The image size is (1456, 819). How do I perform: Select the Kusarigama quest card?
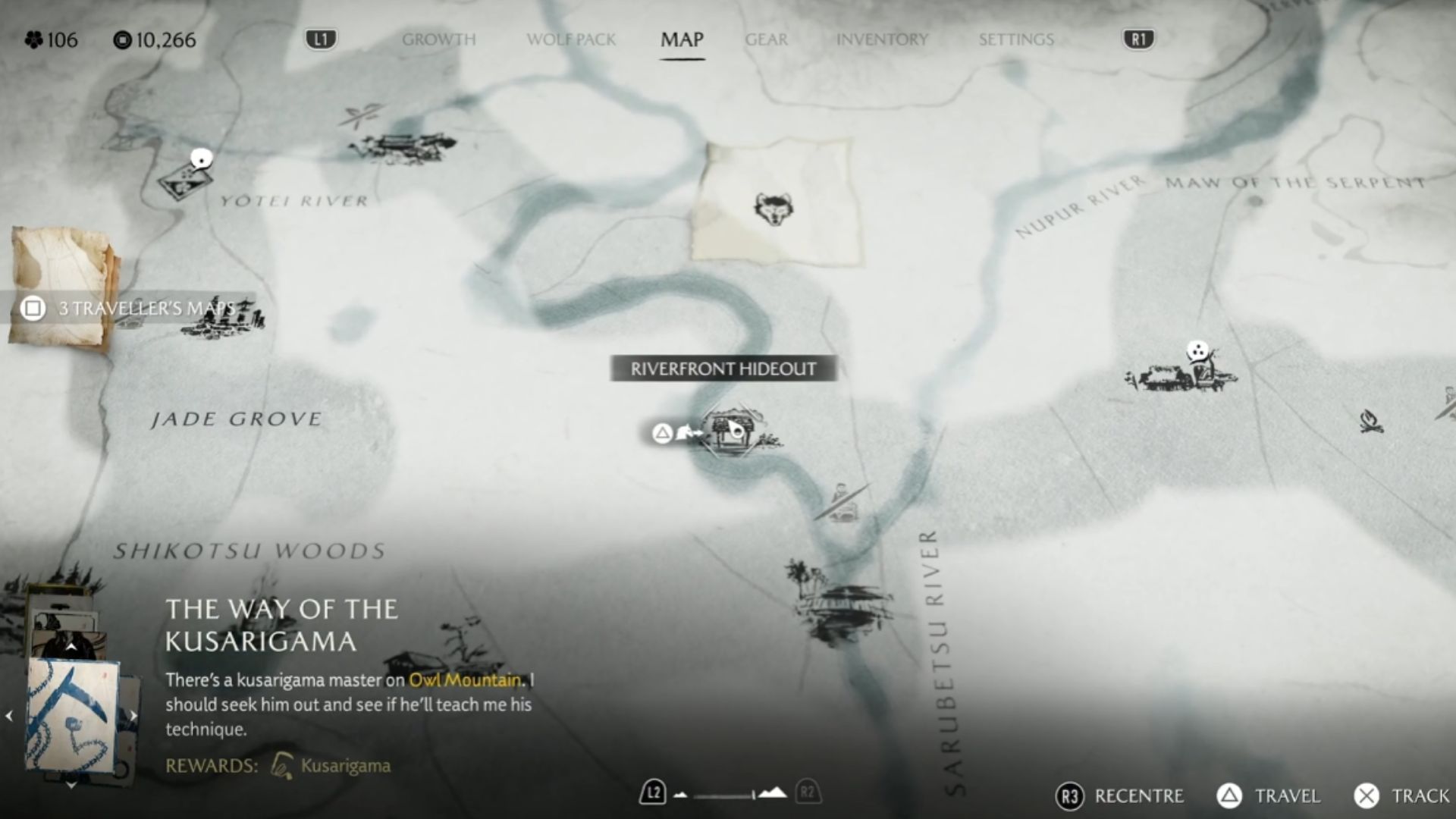73,714
